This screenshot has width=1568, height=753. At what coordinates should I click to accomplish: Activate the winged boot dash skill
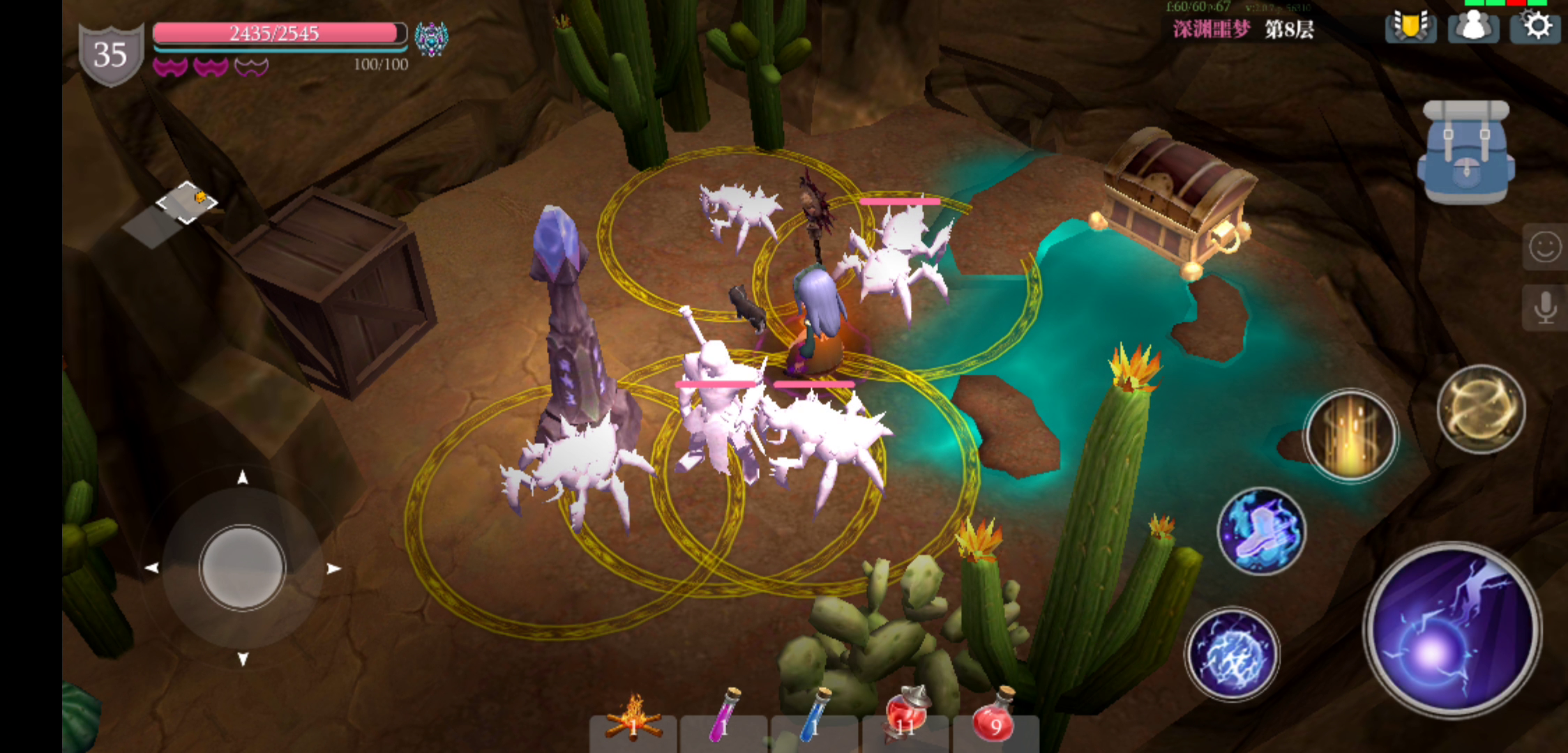(x=1261, y=531)
